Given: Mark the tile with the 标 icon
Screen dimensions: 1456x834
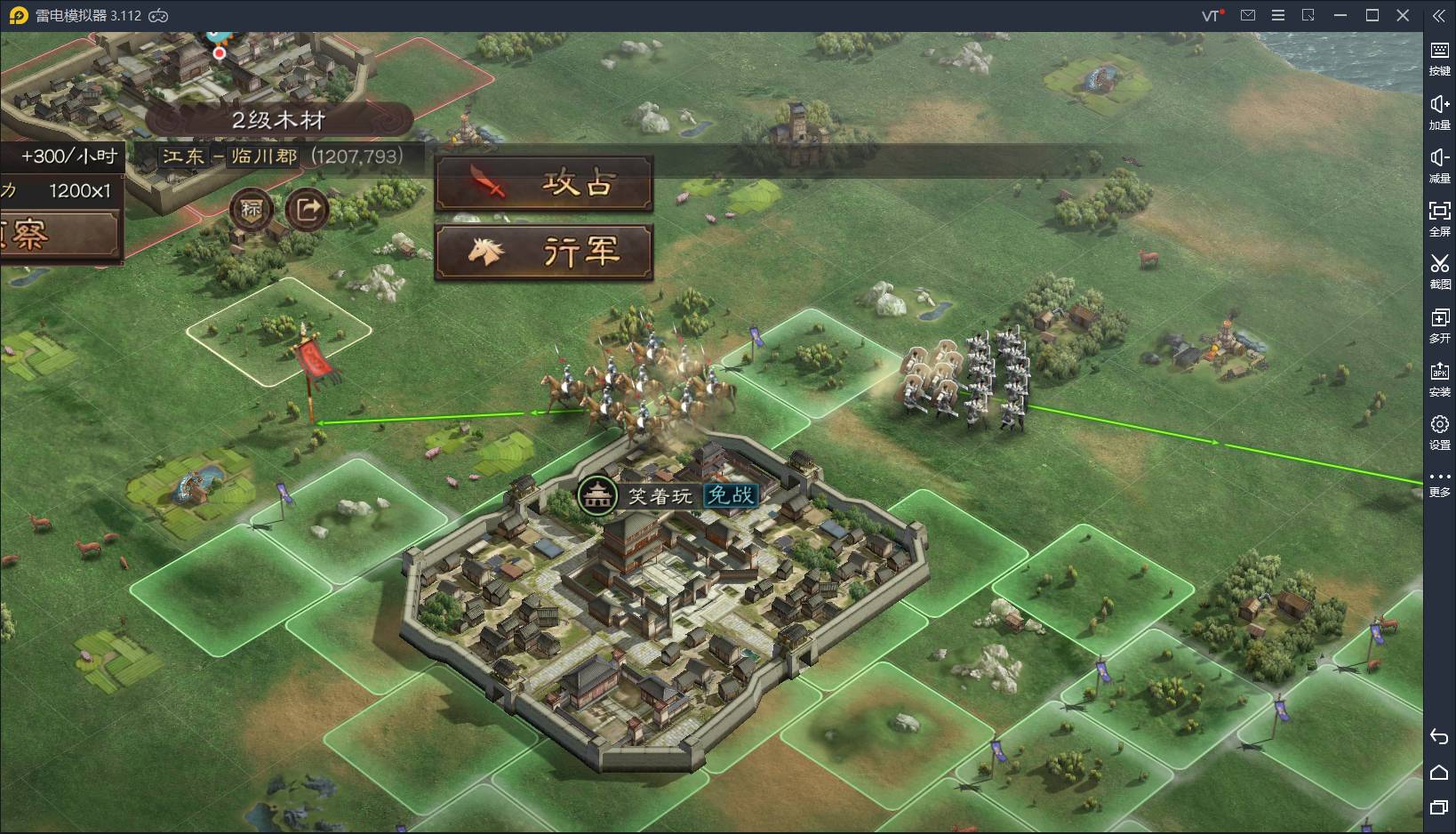Looking at the screenshot, I should pyautogui.click(x=252, y=210).
